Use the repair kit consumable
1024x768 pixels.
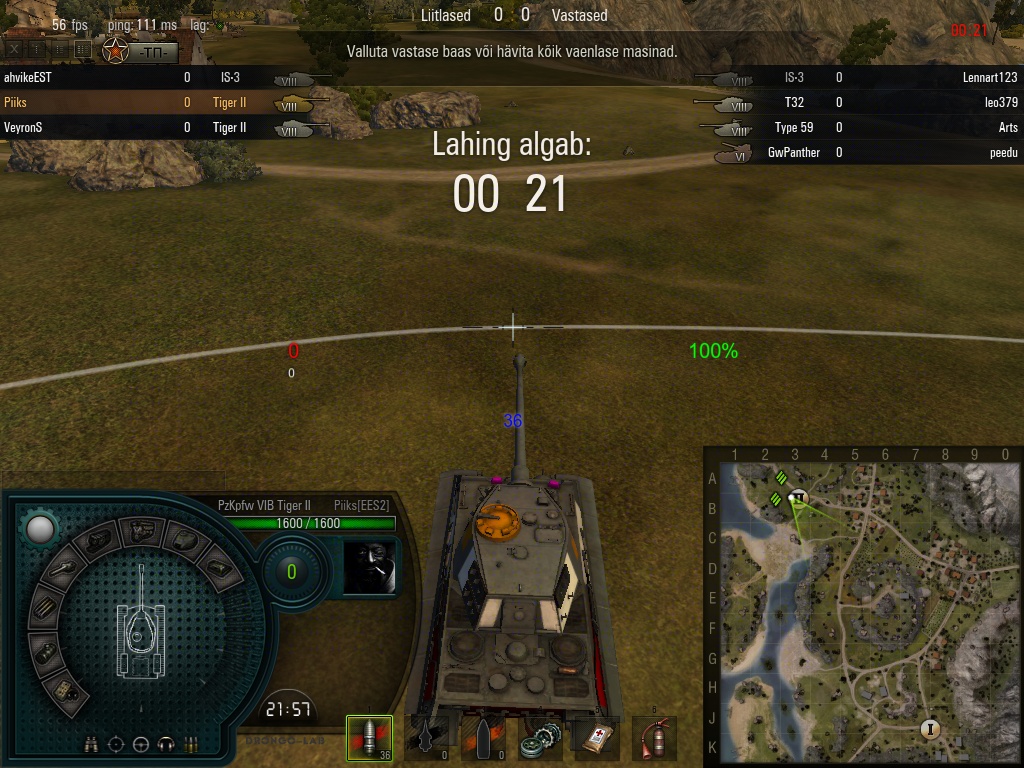click(540, 739)
